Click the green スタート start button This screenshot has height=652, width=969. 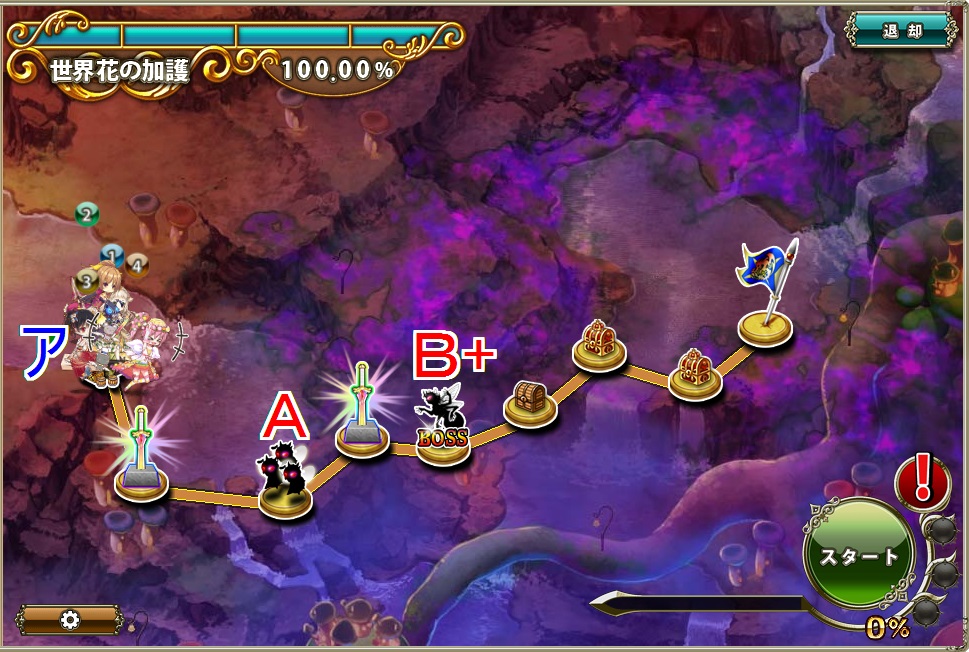tap(858, 555)
